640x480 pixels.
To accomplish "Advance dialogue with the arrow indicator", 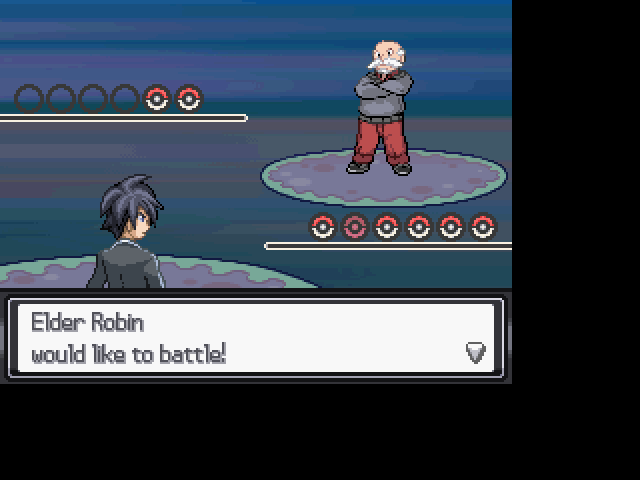I will (476, 352).
